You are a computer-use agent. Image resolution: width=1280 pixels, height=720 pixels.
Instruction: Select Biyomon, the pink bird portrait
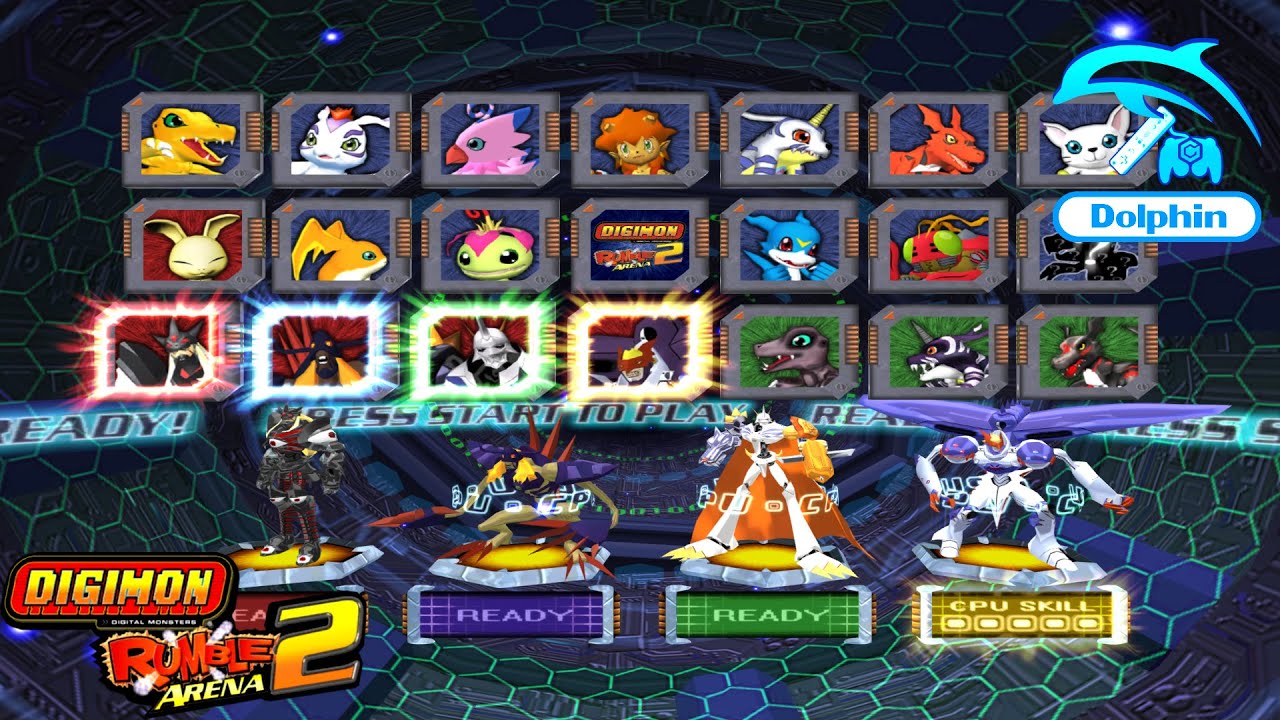488,140
